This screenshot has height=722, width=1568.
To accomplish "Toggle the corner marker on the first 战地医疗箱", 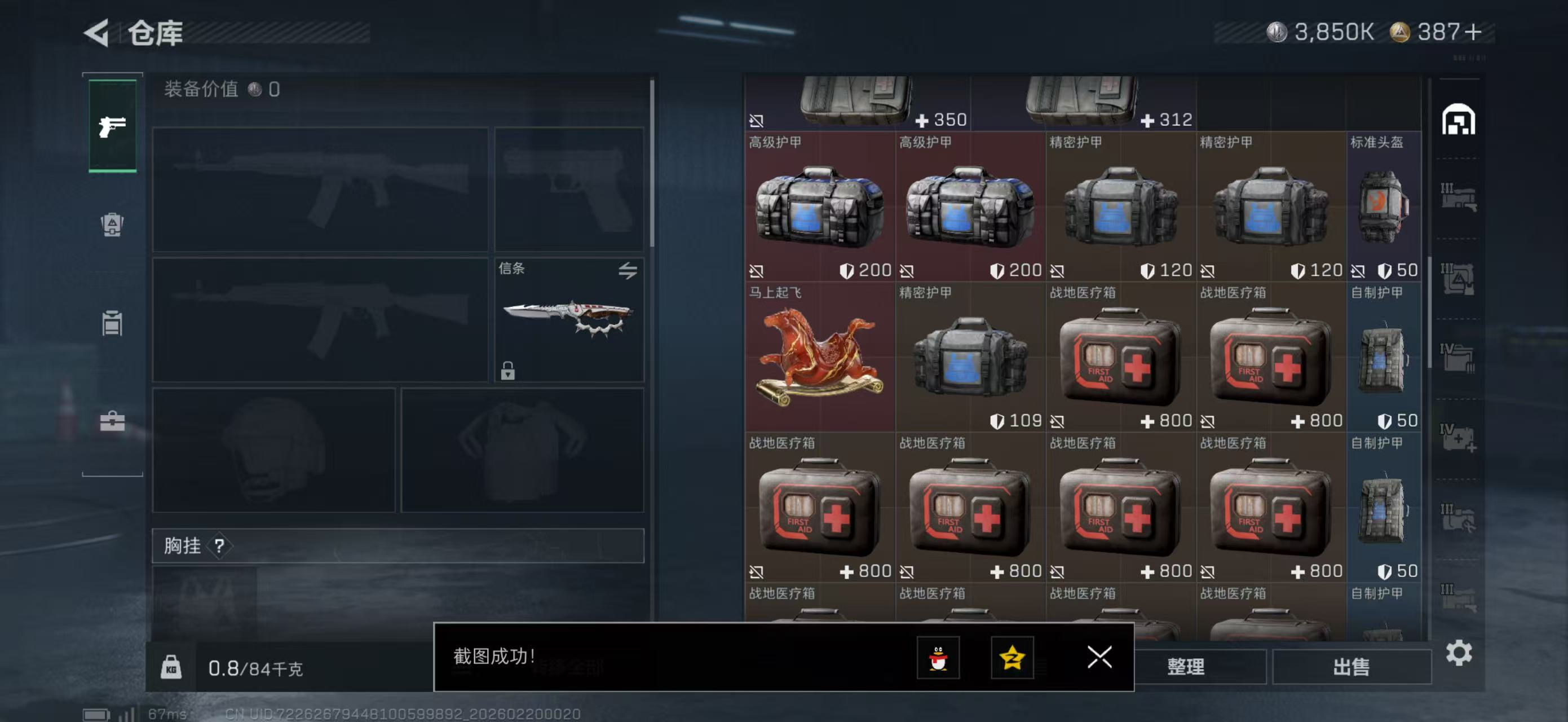I will [x=1058, y=421].
